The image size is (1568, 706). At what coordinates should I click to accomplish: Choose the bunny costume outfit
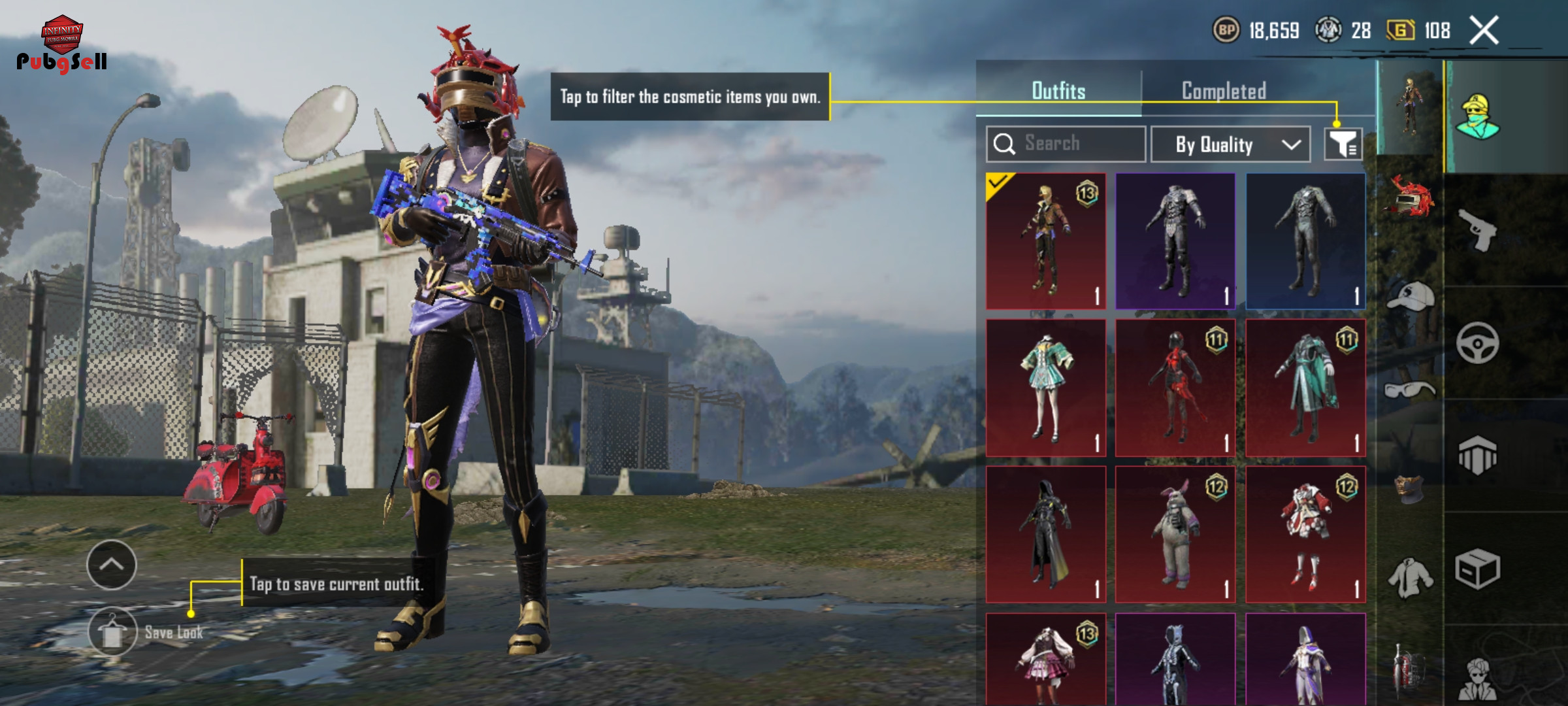[x=1175, y=535]
